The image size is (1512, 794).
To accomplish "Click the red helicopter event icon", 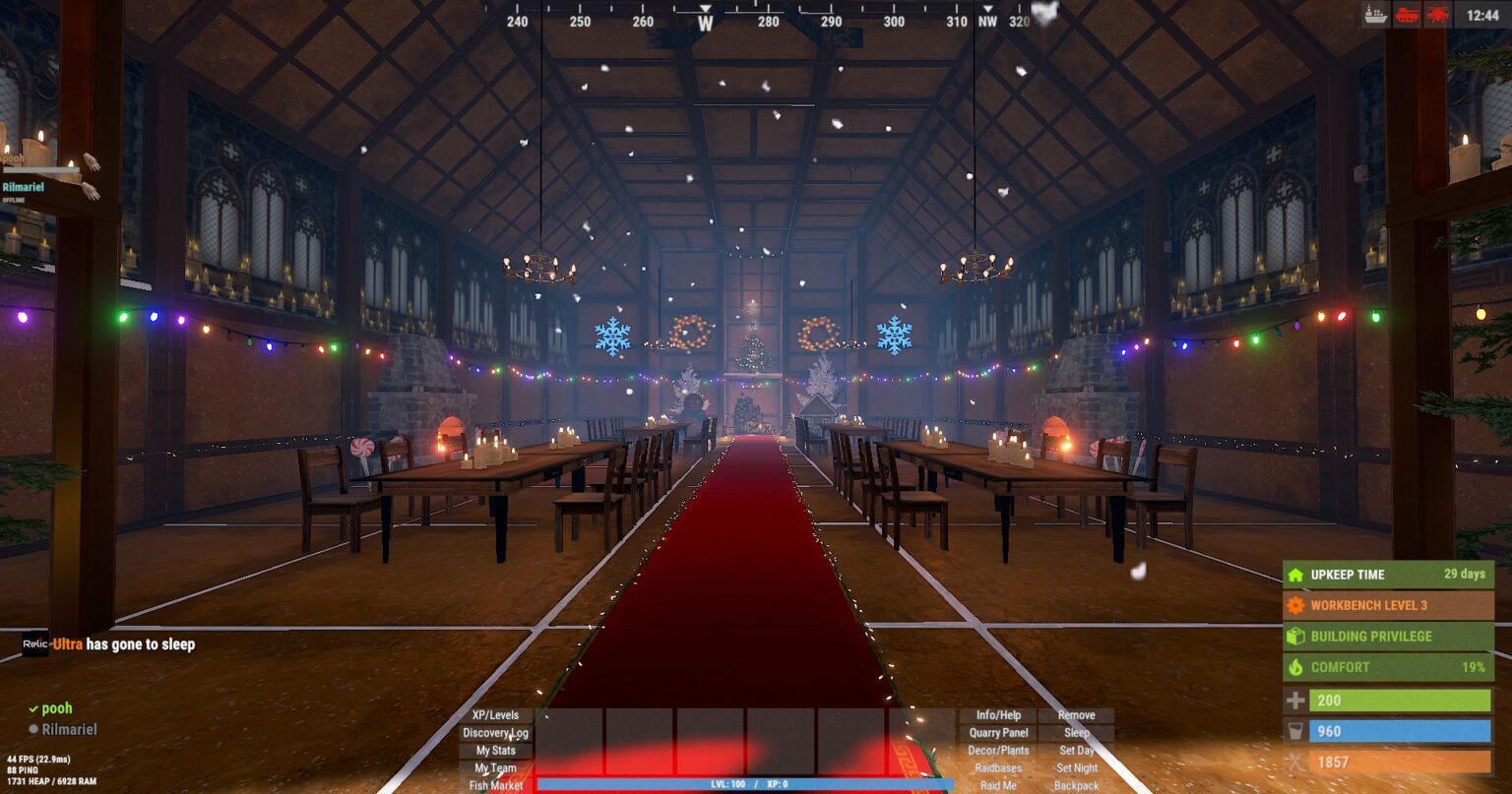I will point(1438,15).
